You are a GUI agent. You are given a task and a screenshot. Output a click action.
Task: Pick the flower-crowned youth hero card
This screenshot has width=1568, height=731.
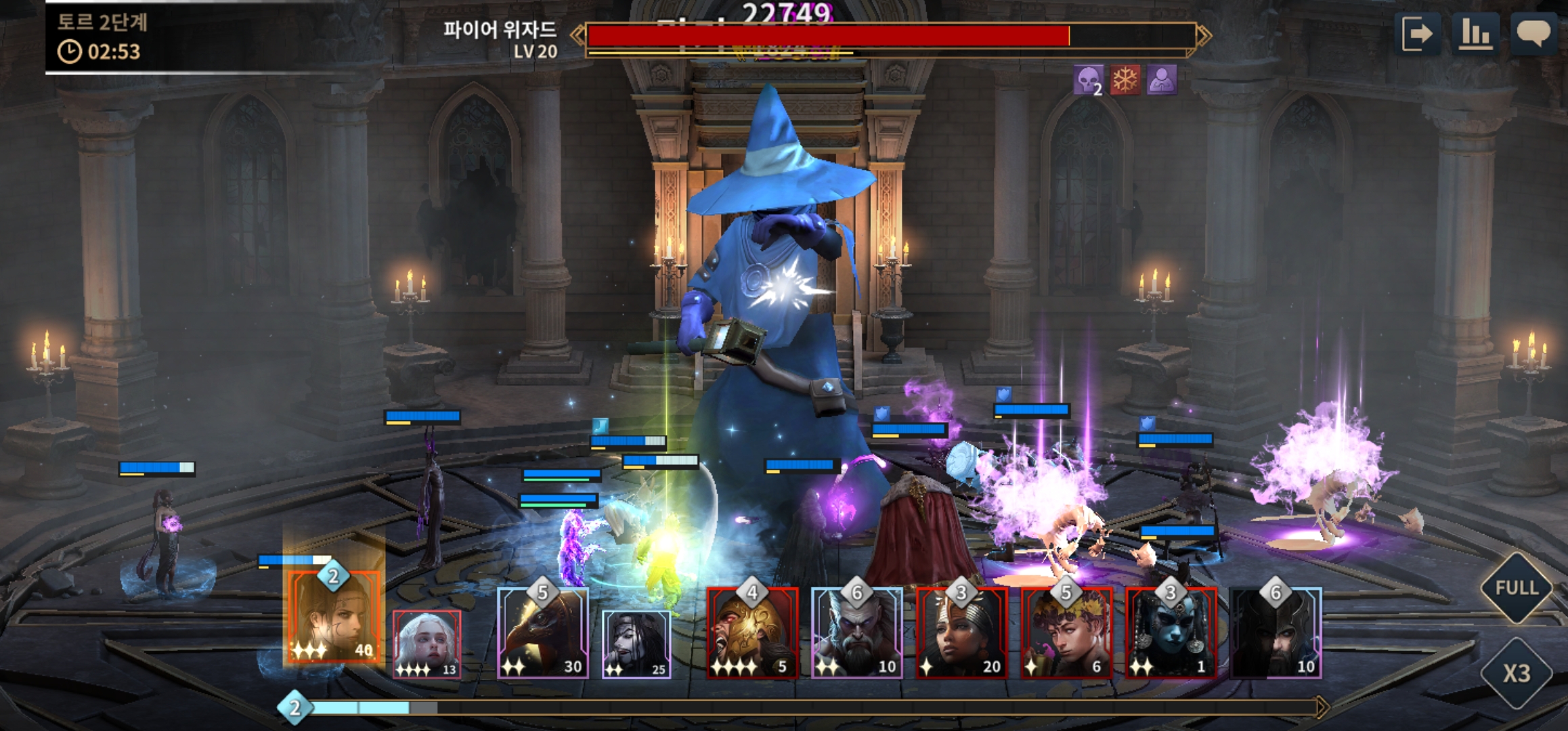[x=1066, y=633]
